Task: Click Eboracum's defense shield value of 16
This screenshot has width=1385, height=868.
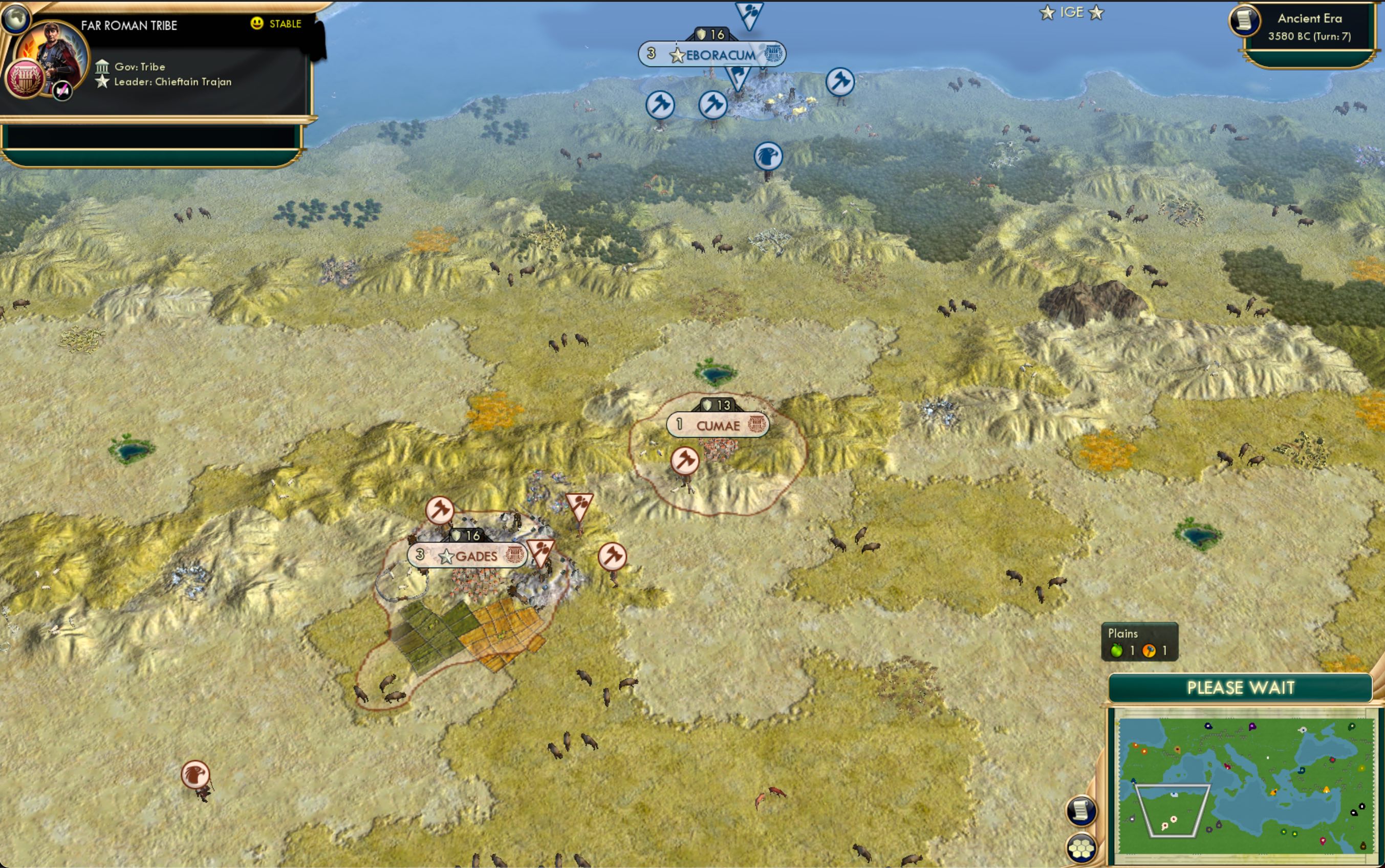Action: coord(712,34)
